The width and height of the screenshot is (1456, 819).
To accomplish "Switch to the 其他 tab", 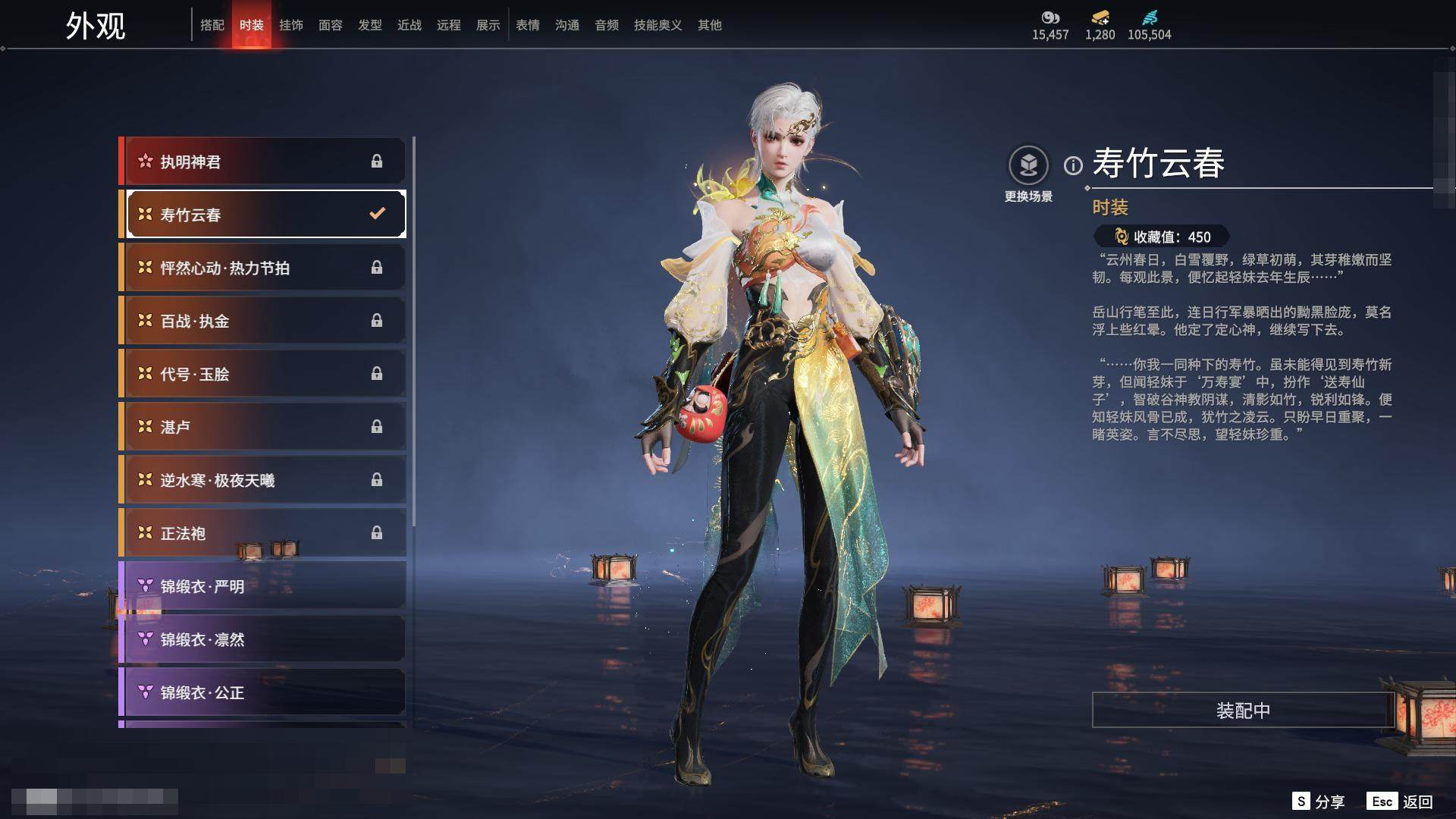I will tap(710, 25).
